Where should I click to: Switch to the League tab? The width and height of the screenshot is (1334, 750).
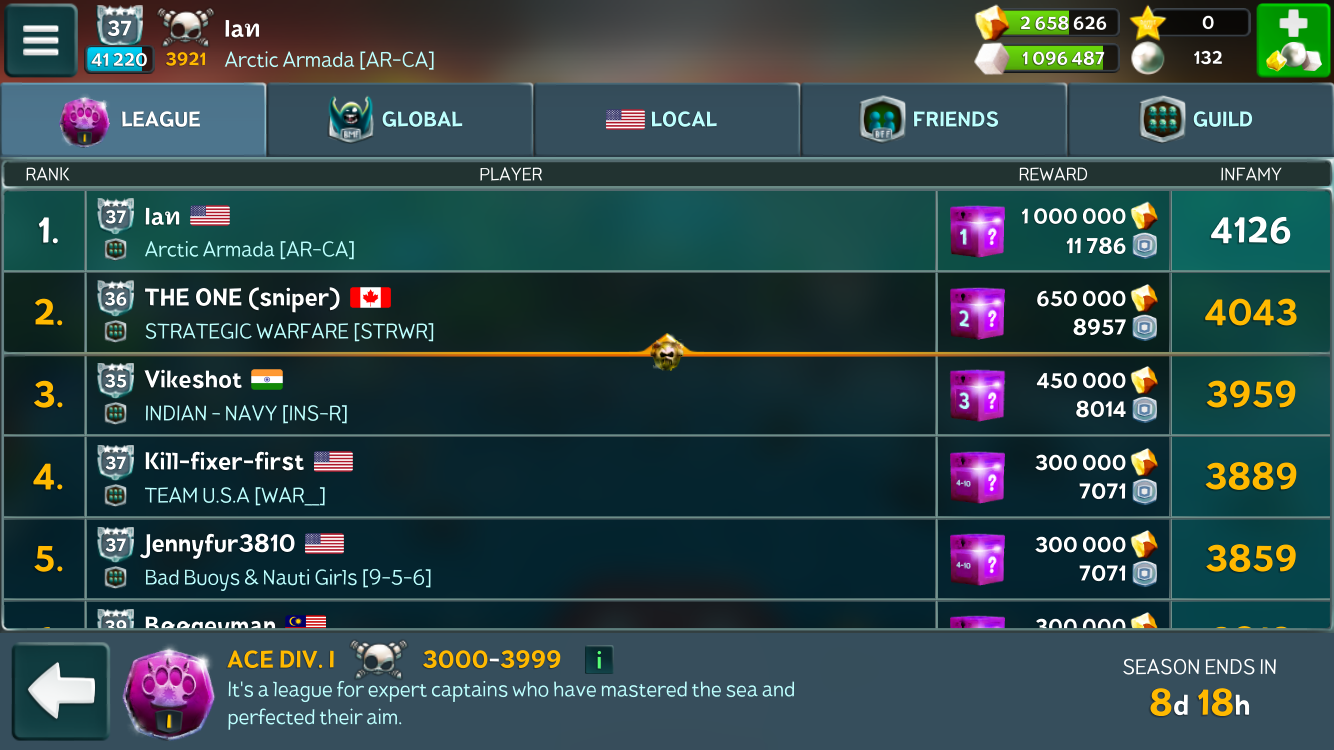point(134,120)
